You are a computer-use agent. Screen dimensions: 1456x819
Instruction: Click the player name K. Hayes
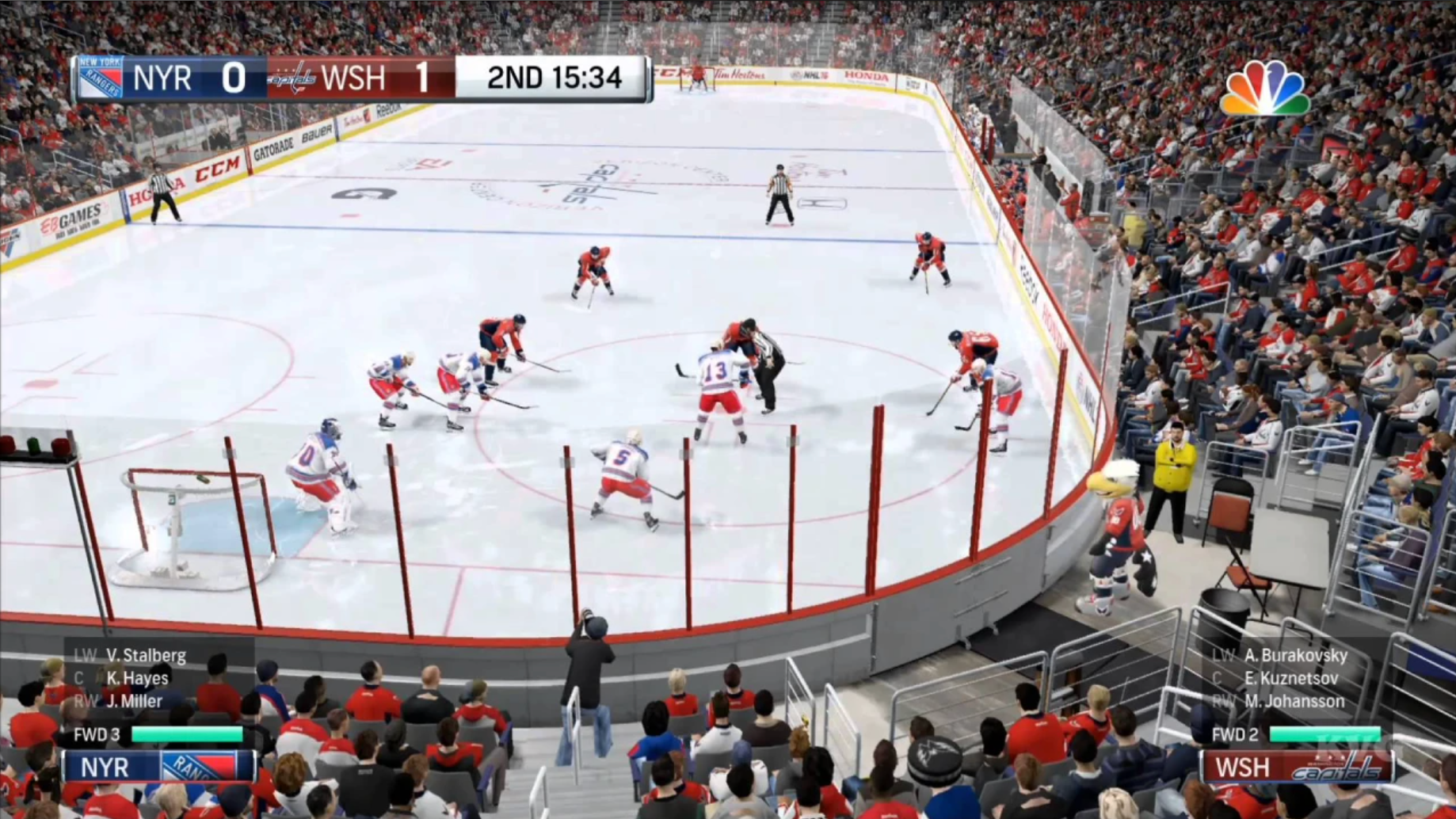(x=138, y=679)
